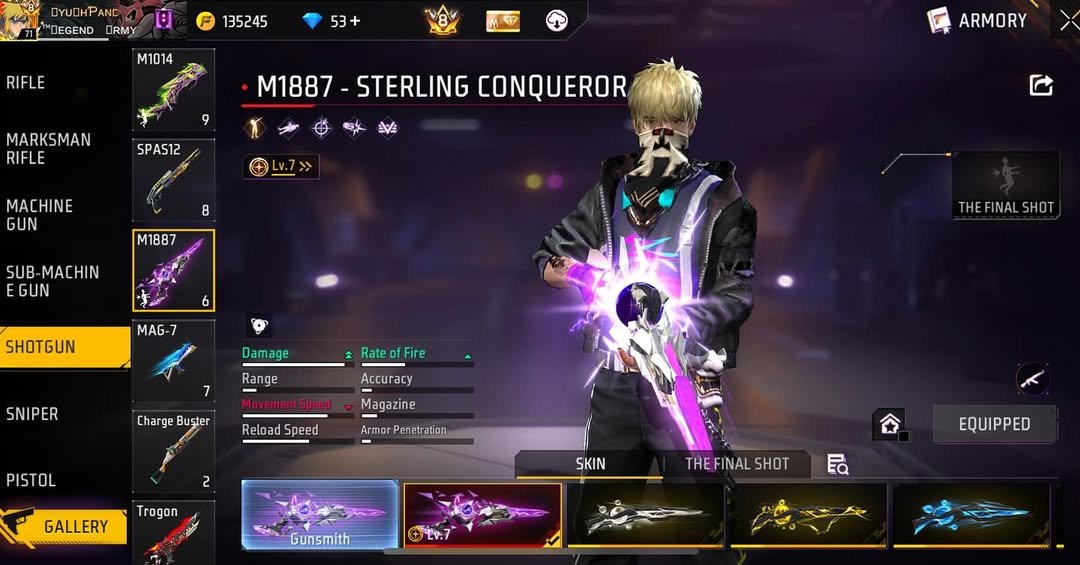Select the Rifle weapon category
Screen dimensions: 1080x565
(x=27, y=83)
